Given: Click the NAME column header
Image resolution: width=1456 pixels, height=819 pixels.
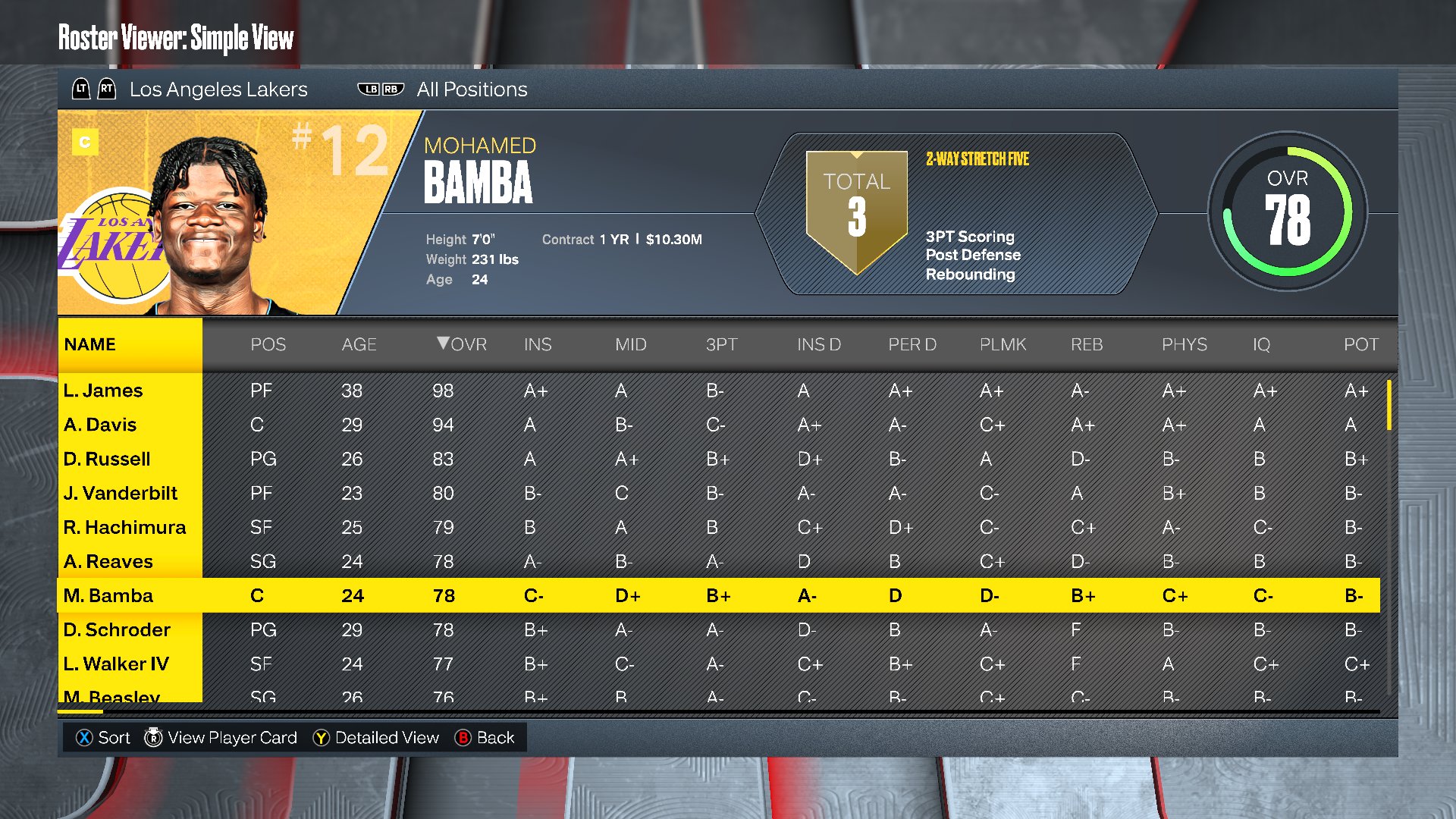Looking at the screenshot, I should 90,344.
